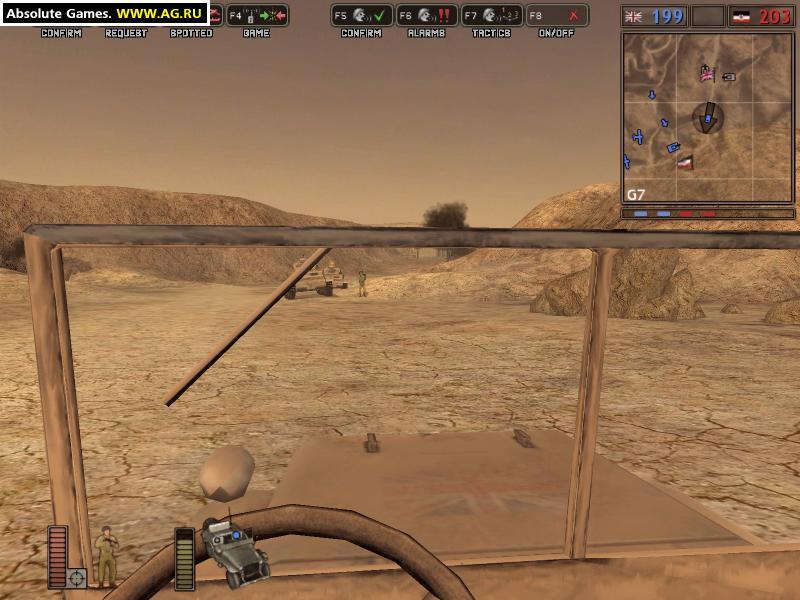The width and height of the screenshot is (800, 600).
Task: Select the F5 Confirm radio command
Action: (362, 15)
